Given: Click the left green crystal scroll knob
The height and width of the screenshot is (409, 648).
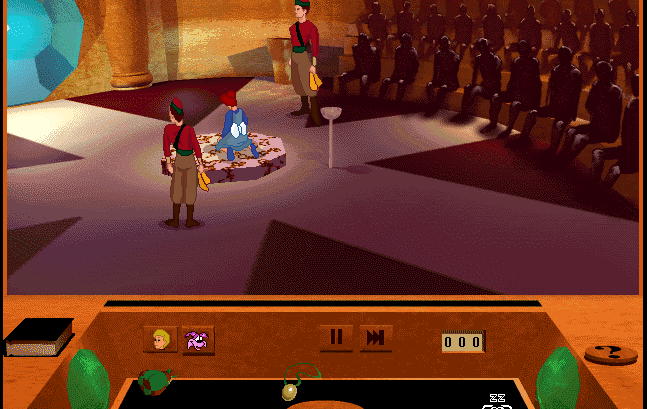Looking at the screenshot, I should pyautogui.click(x=88, y=380).
